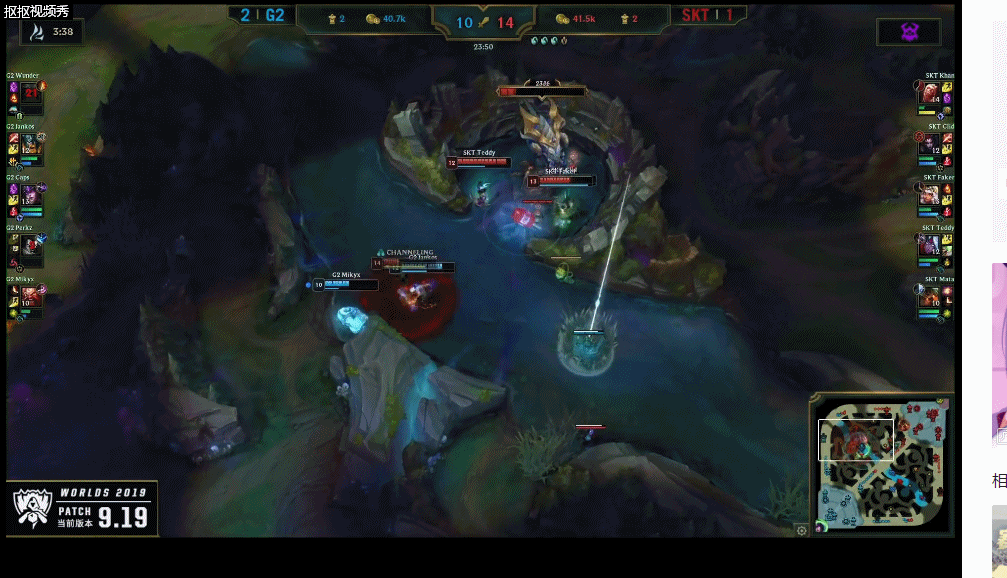
Task: Select G2 Wunder's champion portrait
Action: pos(30,93)
